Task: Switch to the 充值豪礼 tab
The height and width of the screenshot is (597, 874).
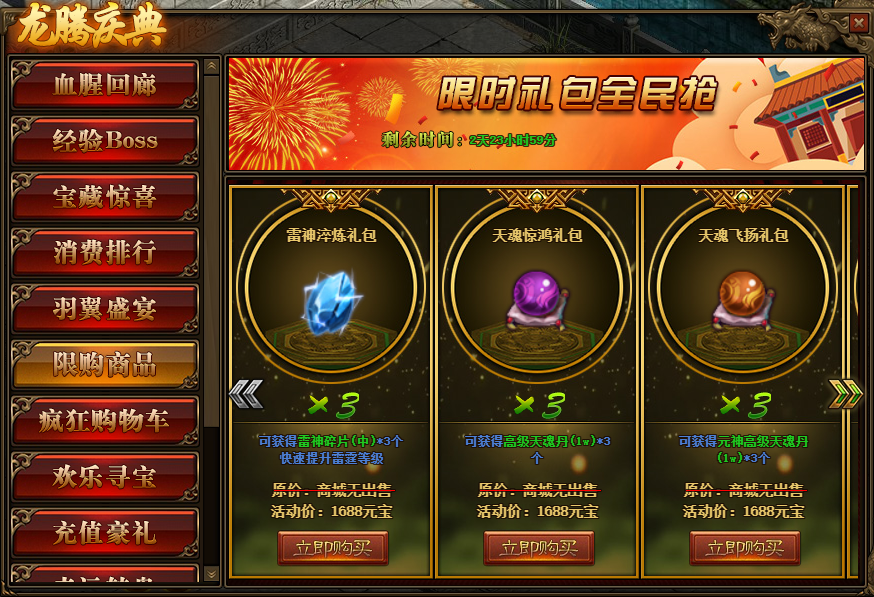Action: (x=105, y=532)
